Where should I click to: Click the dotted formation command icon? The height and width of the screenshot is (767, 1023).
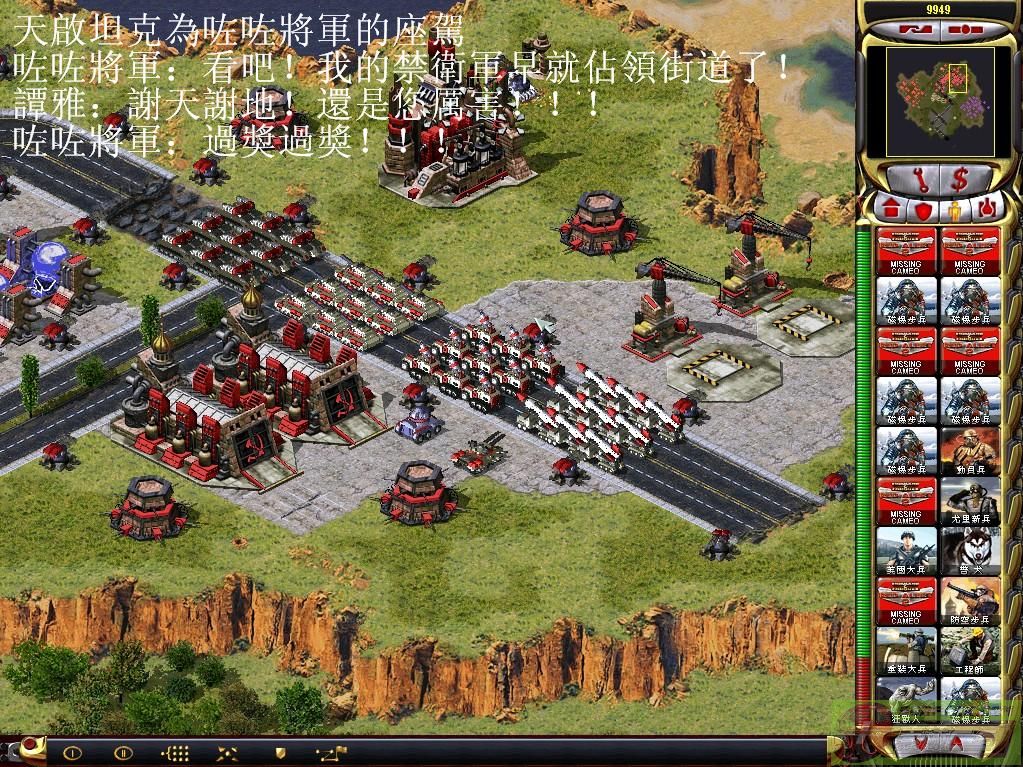pos(175,753)
